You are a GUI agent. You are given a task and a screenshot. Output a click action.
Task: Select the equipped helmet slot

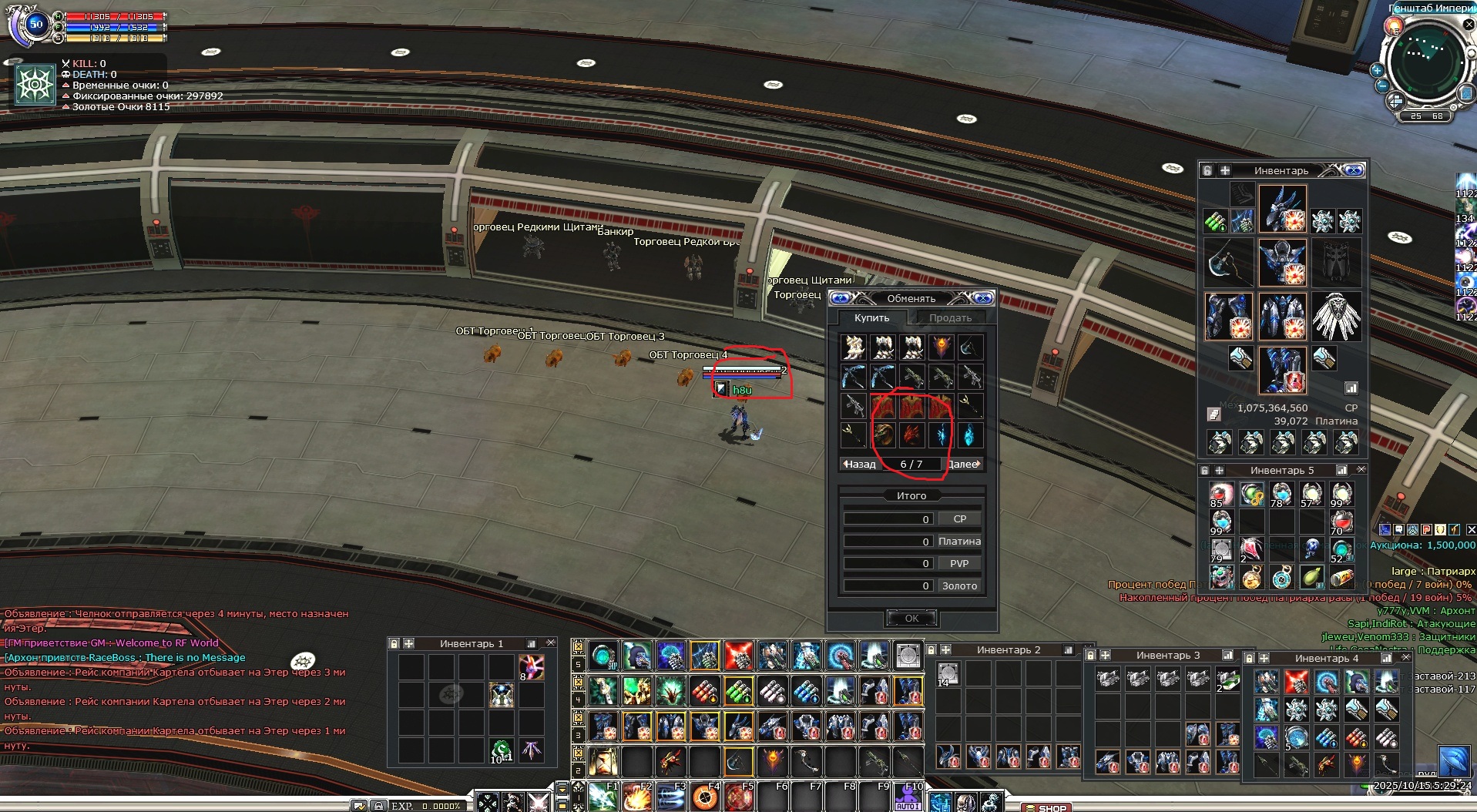tap(1282, 208)
